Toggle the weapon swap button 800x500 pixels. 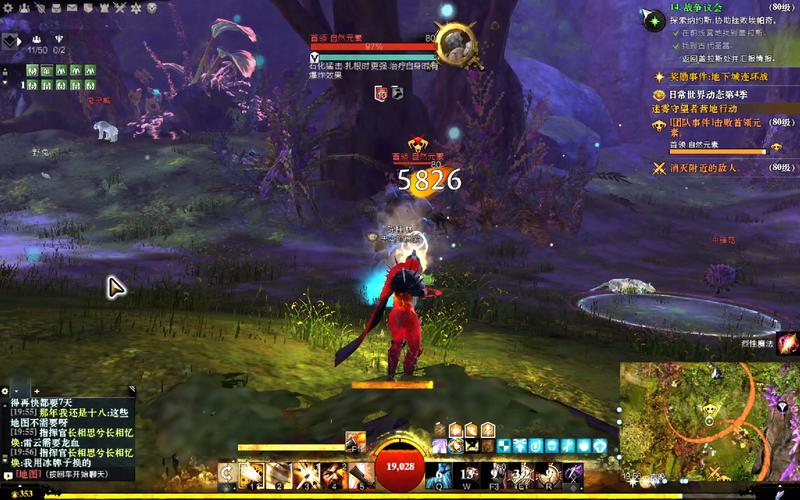(x=226, y=473)
